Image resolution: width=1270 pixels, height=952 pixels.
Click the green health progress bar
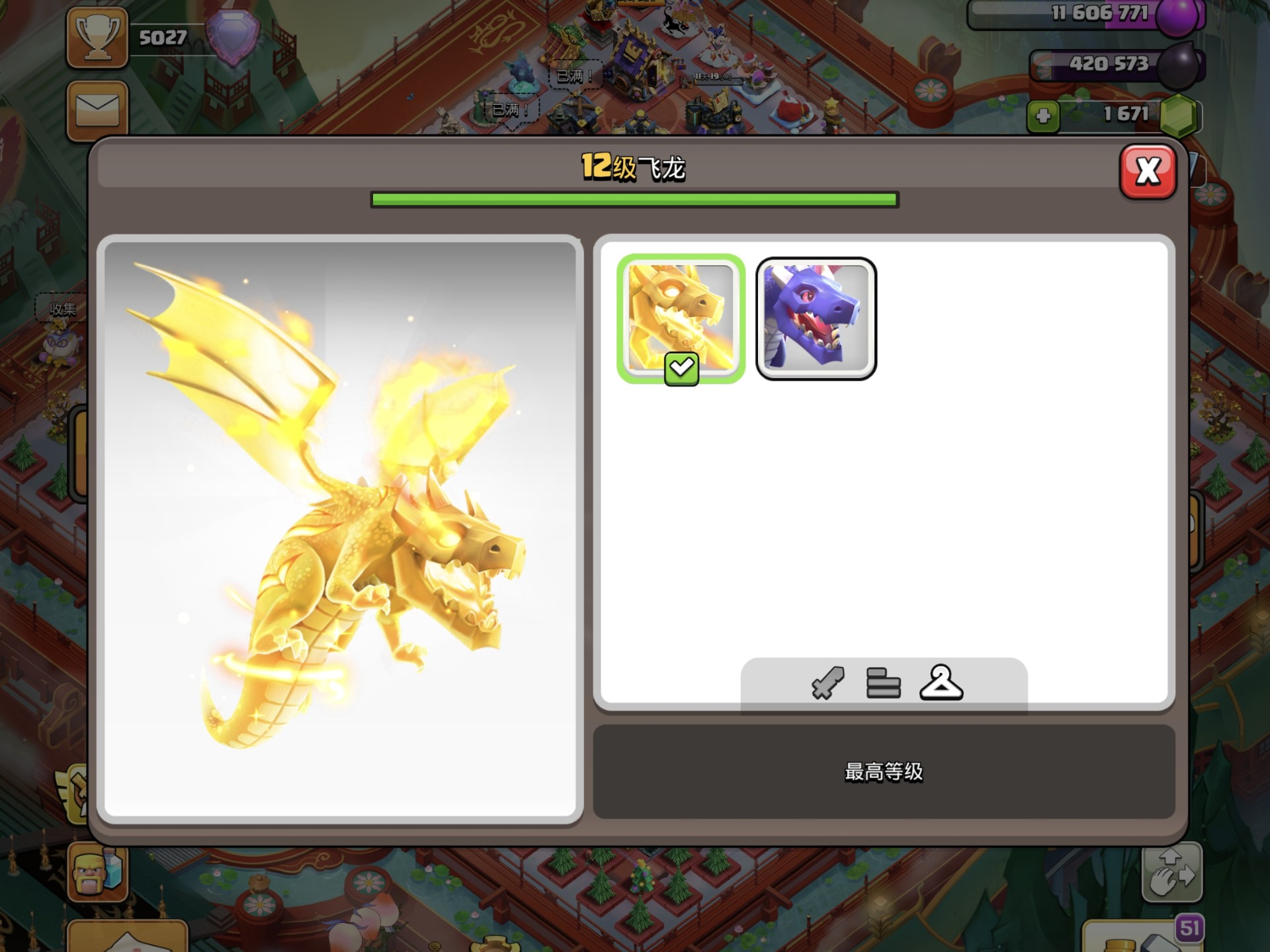coord(634,198)
